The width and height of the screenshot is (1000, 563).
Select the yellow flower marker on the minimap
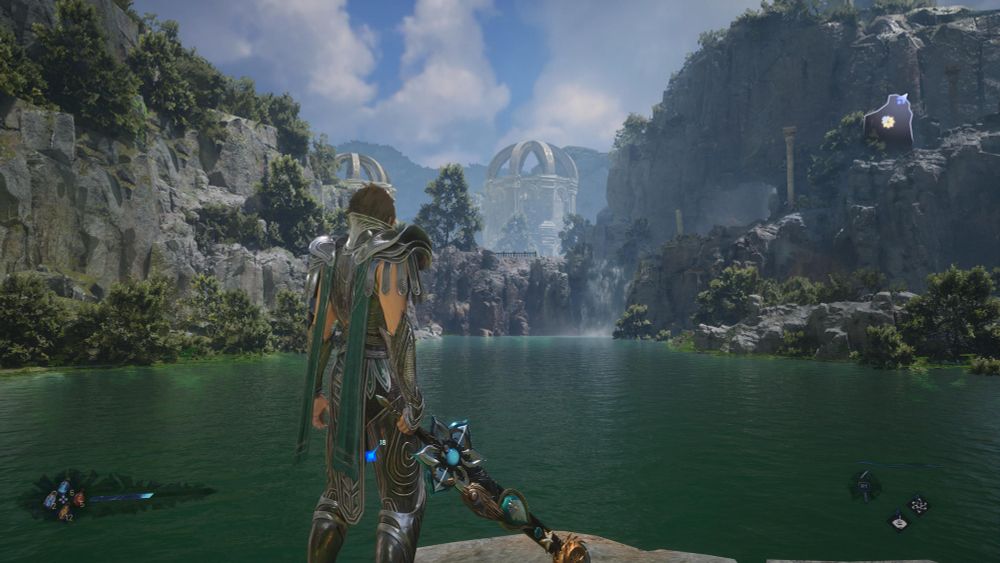coord(888,122)
